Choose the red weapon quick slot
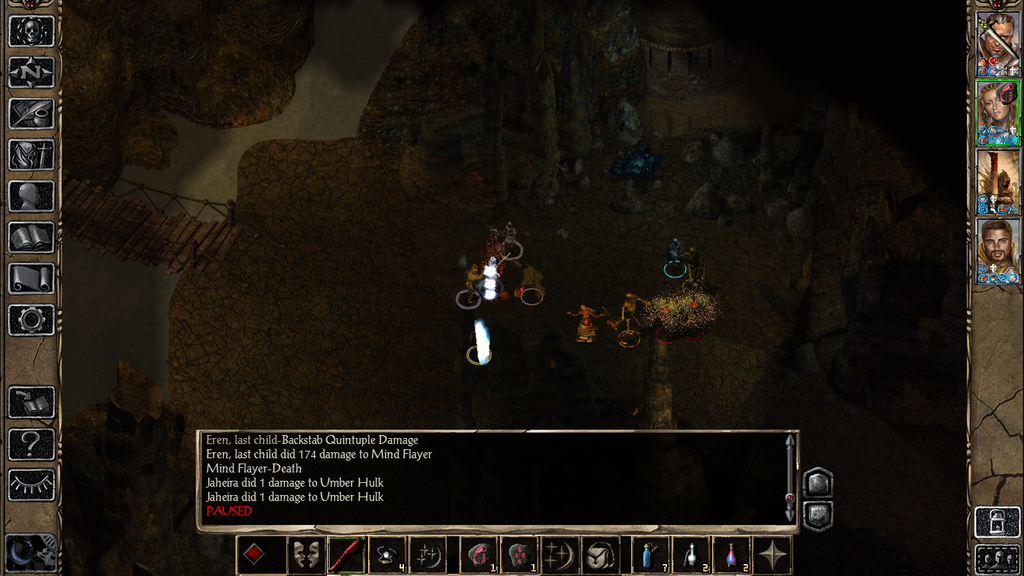Screen dimensions: 1024x576 [346, 555]
